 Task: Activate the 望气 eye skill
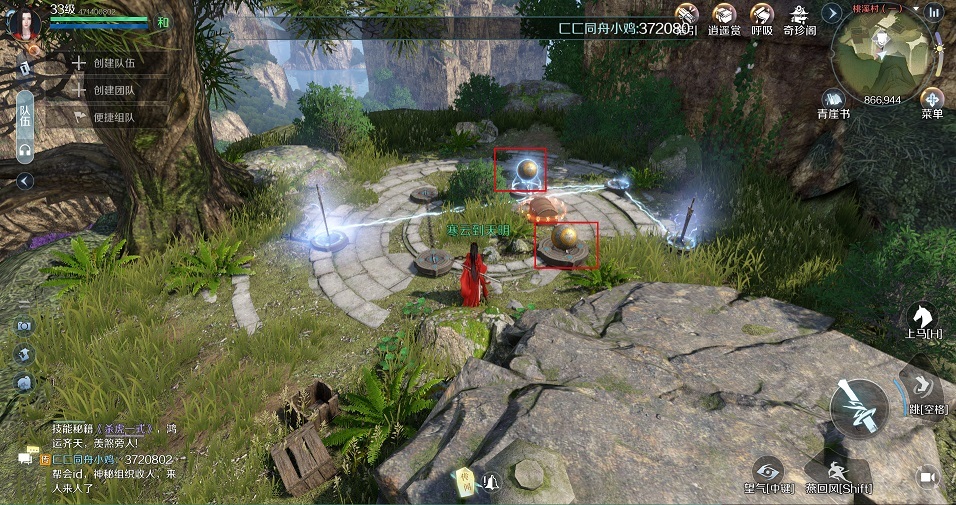768,470
